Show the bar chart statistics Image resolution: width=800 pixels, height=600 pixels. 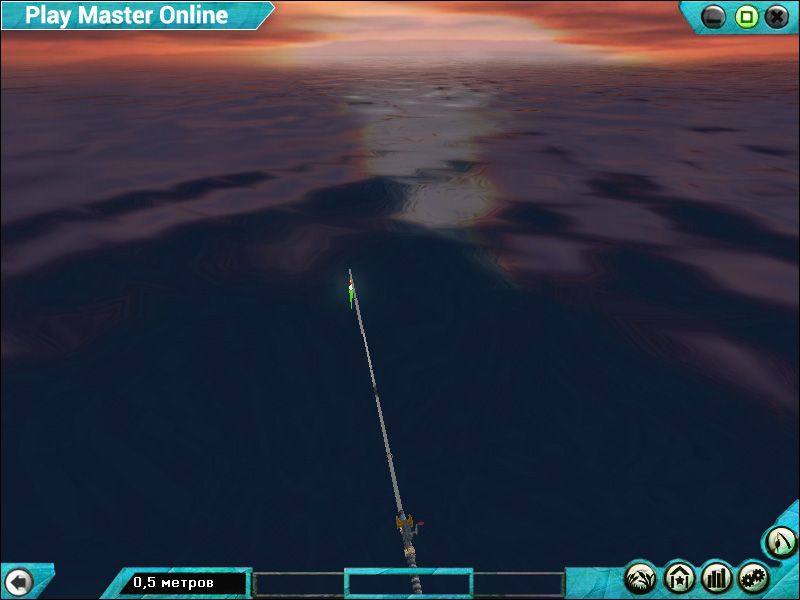717,577
